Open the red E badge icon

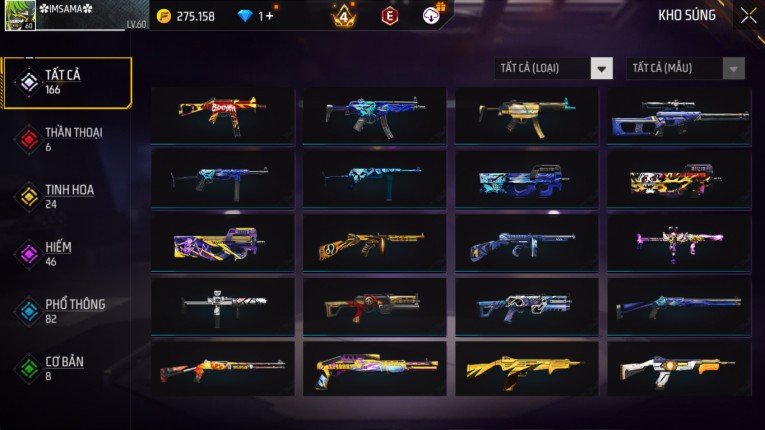pyautogui.click(x=390, y=16)
